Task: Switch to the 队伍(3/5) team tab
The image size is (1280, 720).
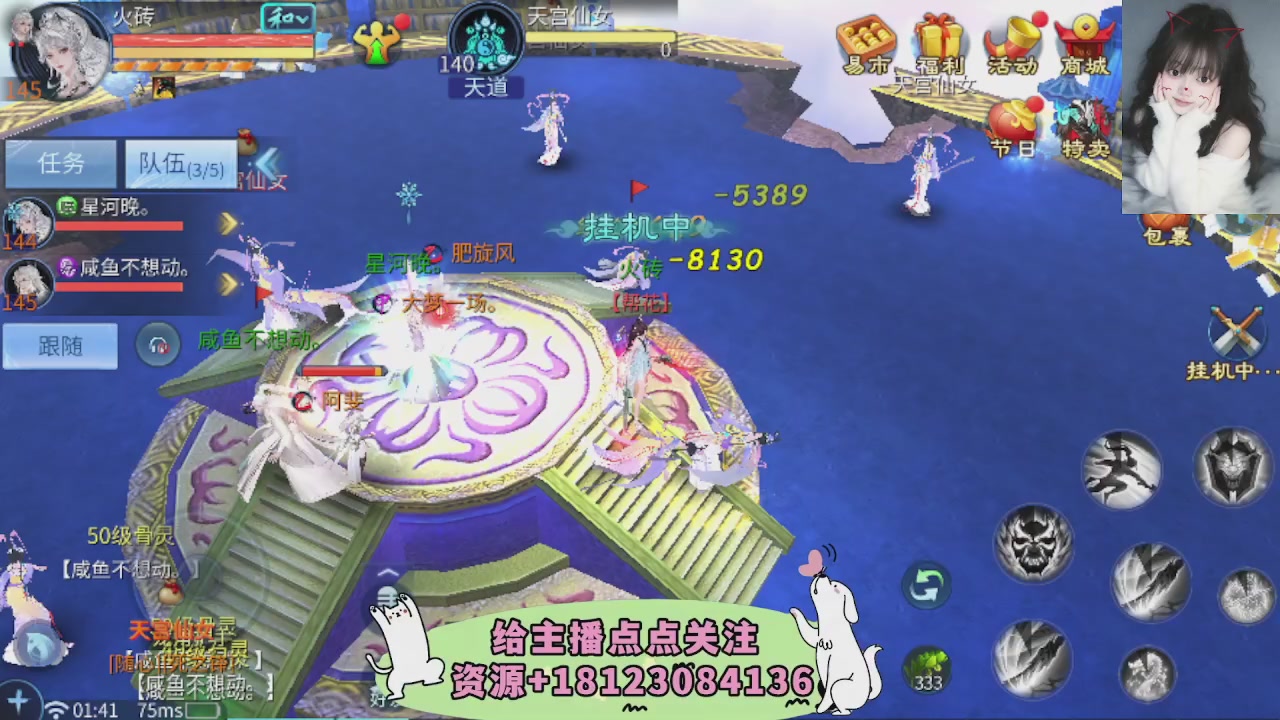Action: (178, 164)
